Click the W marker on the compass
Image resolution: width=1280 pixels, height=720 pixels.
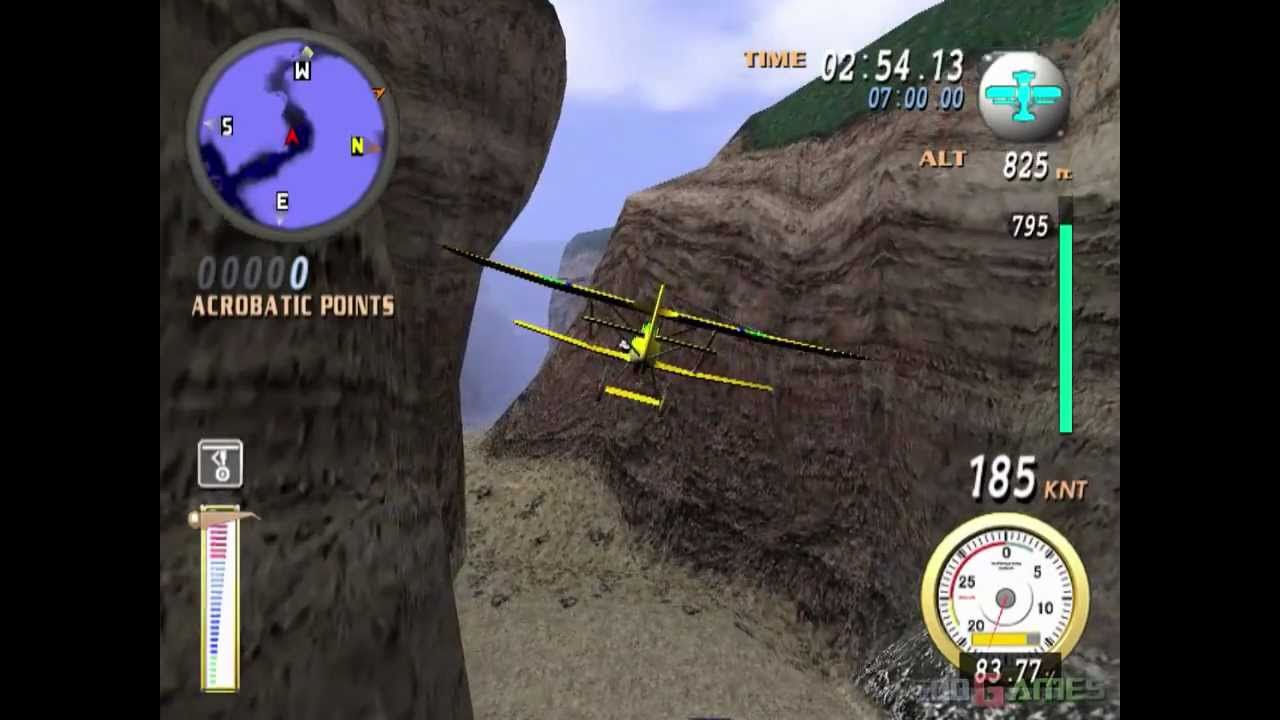(x=300, y=70)
